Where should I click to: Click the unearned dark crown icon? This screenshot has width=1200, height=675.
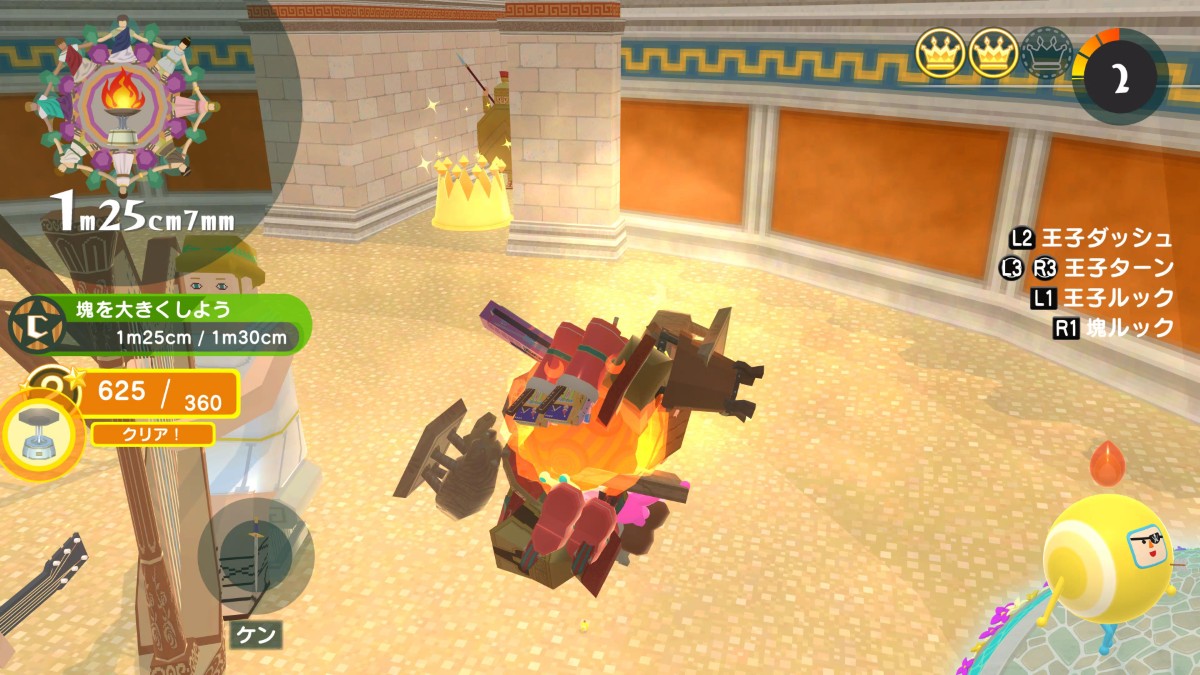coord(1046,54)
